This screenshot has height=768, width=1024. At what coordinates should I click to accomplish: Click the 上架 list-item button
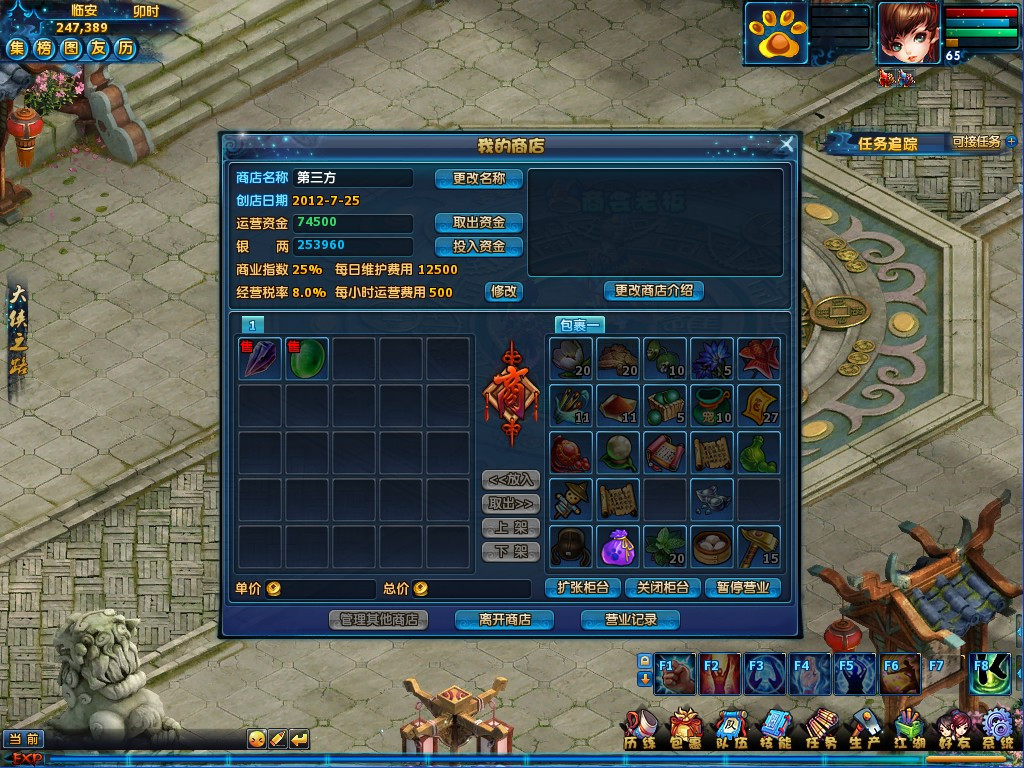pyautogui.click(x=510, y=528)
